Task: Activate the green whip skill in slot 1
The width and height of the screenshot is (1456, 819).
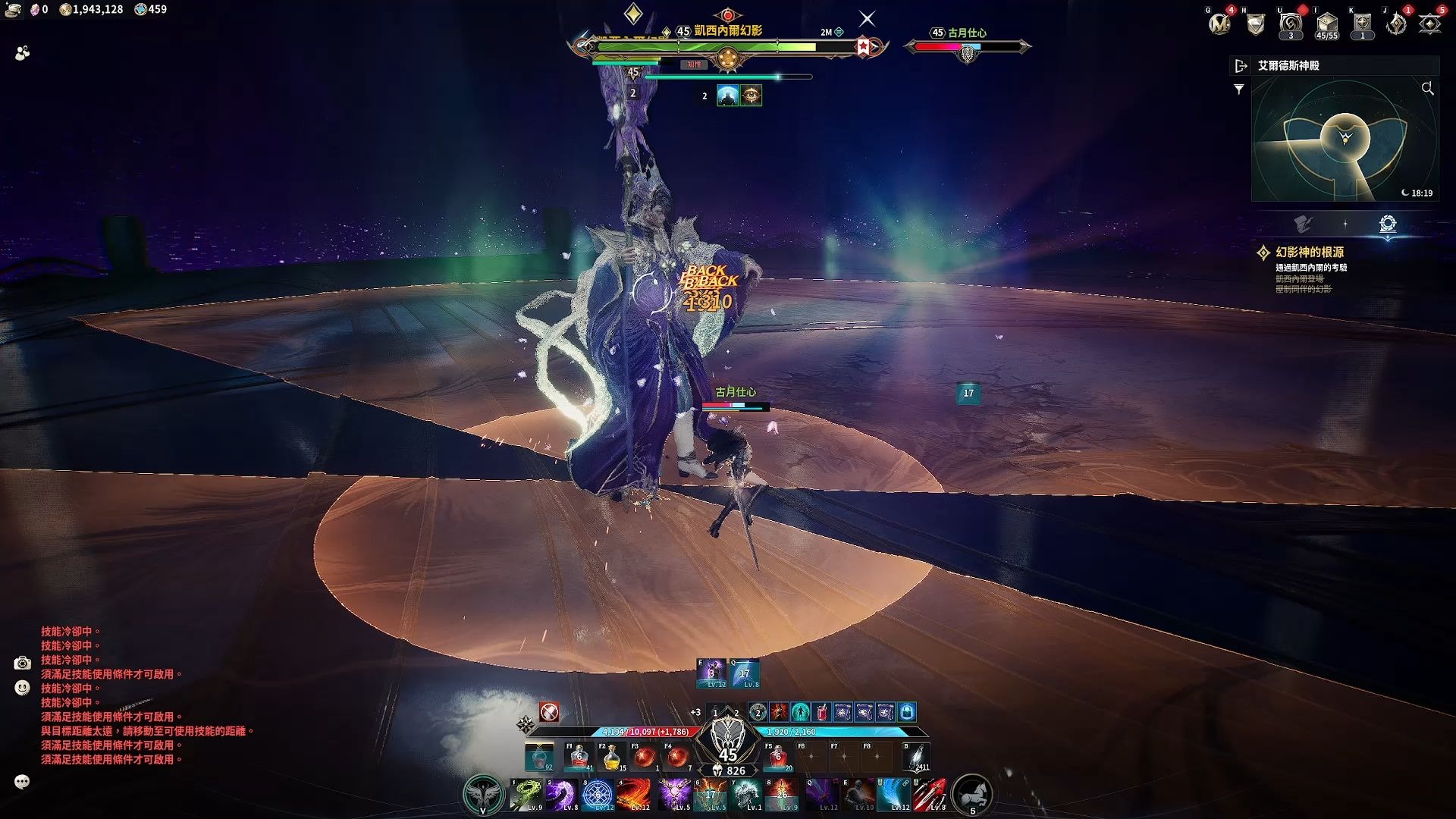Action: [x=526, y=795]
